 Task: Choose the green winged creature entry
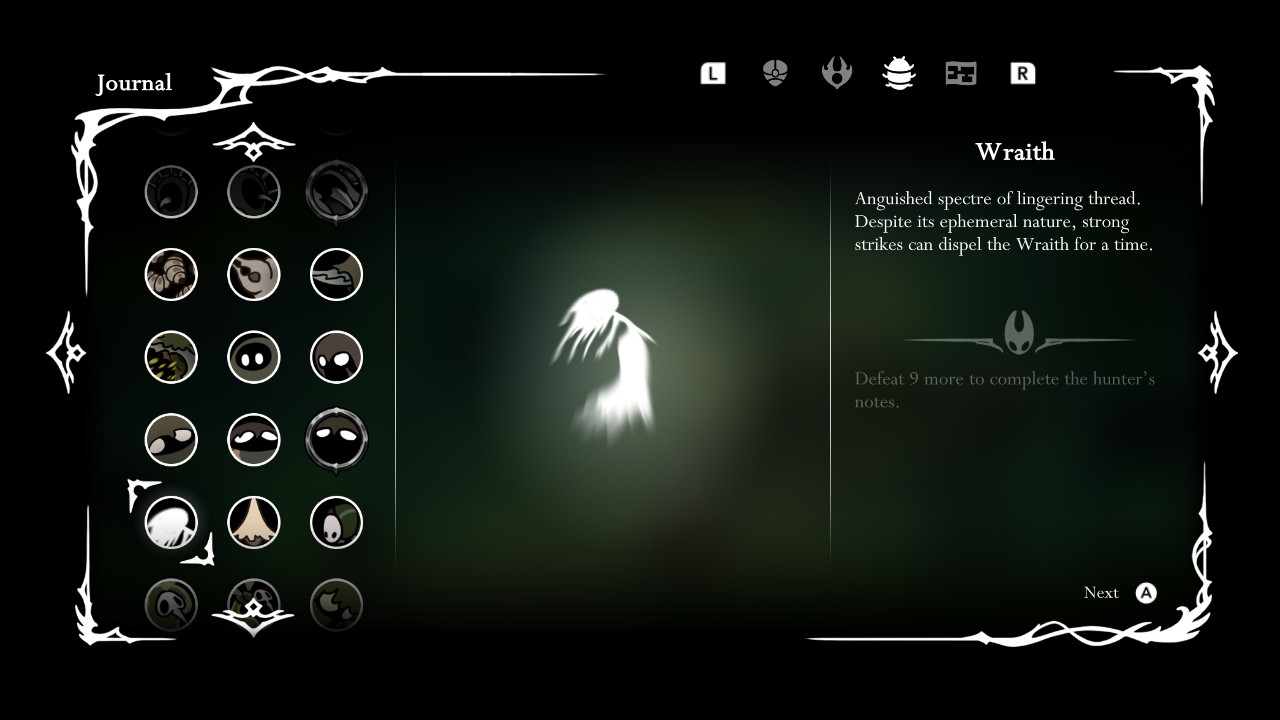pyautogui.click(x=336, y=274)
